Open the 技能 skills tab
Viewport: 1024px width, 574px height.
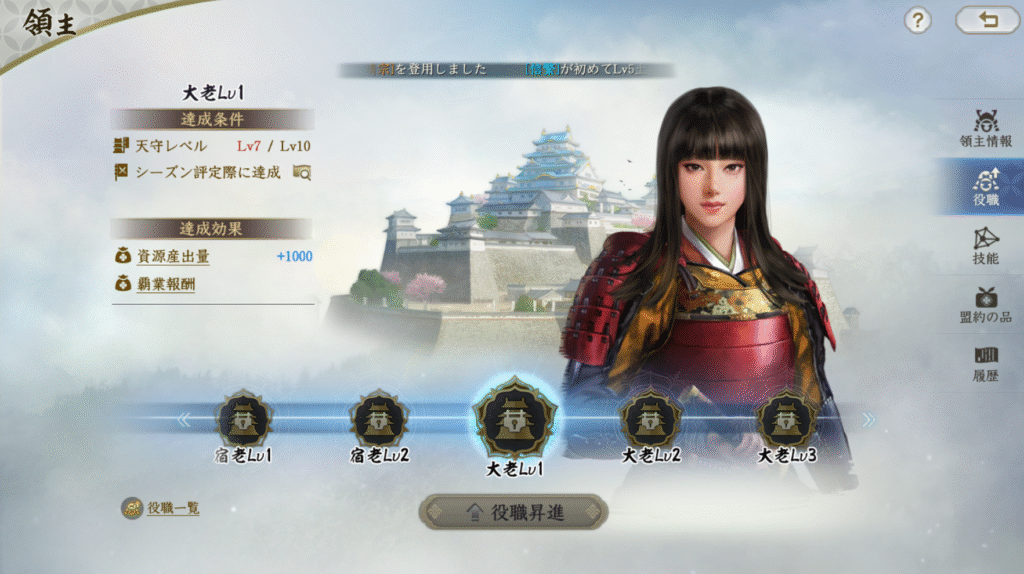985,245
